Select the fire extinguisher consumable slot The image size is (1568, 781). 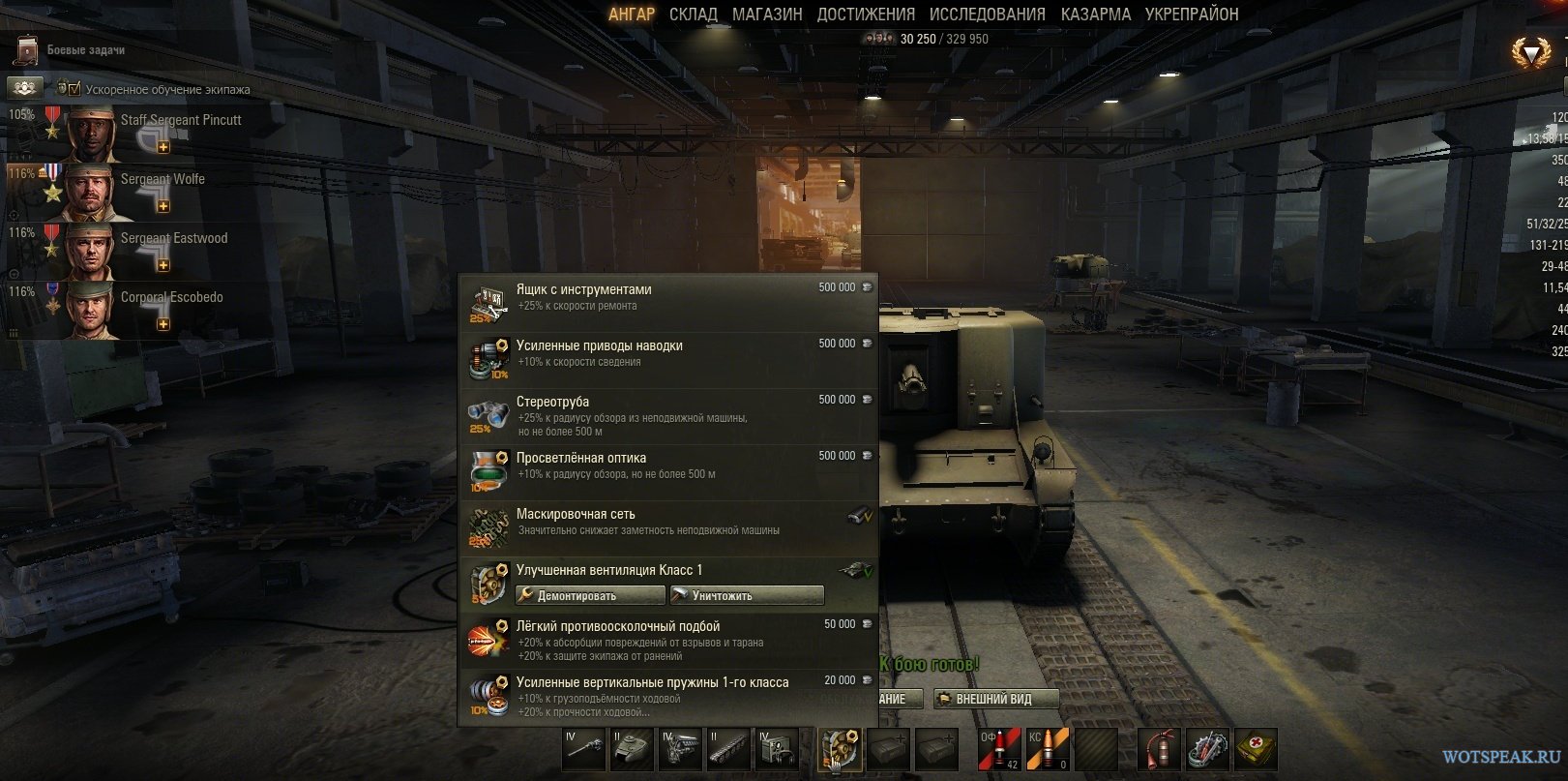1161,748
